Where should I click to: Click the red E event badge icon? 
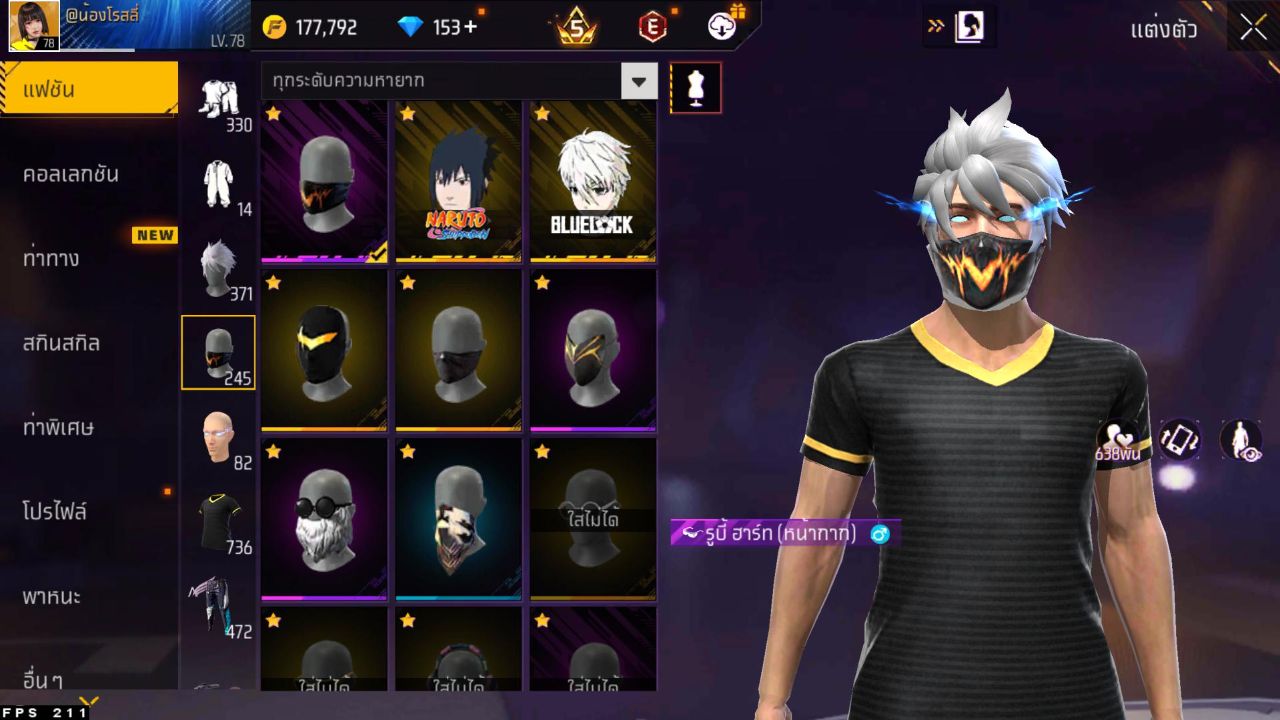point(655,27)
